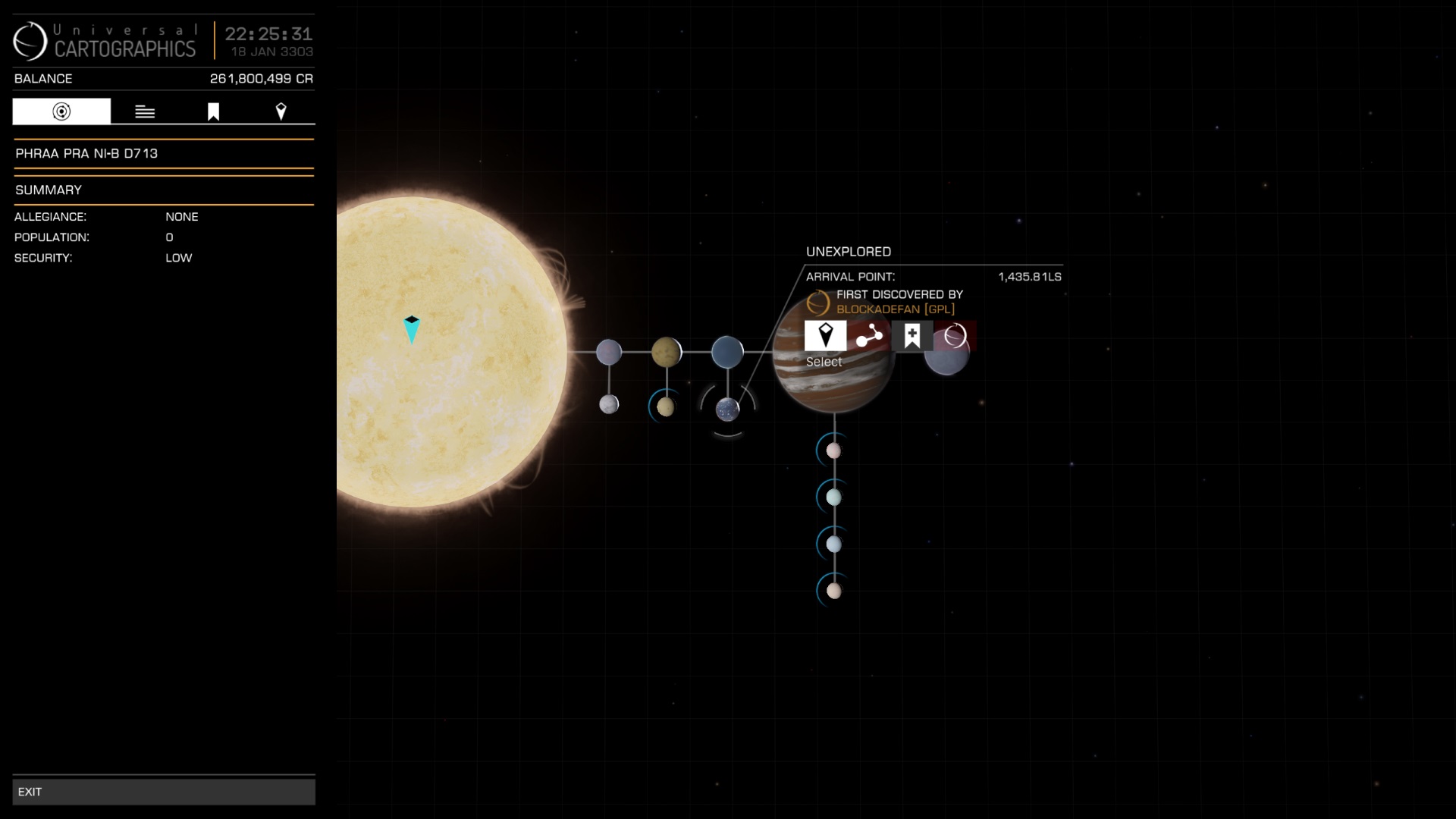Add a bookmark for this planet
Image resolution: width=1456 pixels, height=819 pixels.
(x=912, y=335)
